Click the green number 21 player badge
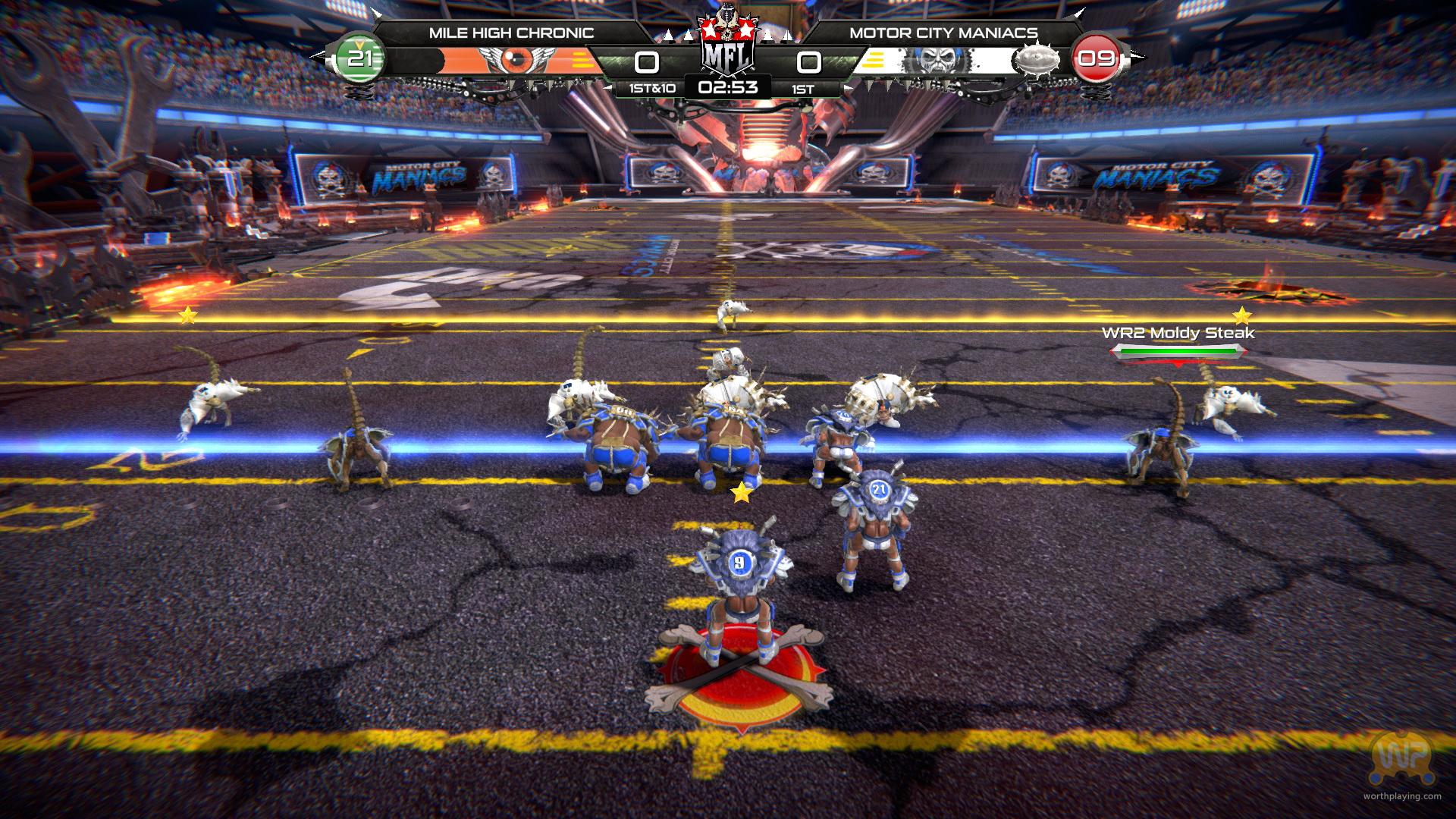The image size is (1456, 819). 360,58
